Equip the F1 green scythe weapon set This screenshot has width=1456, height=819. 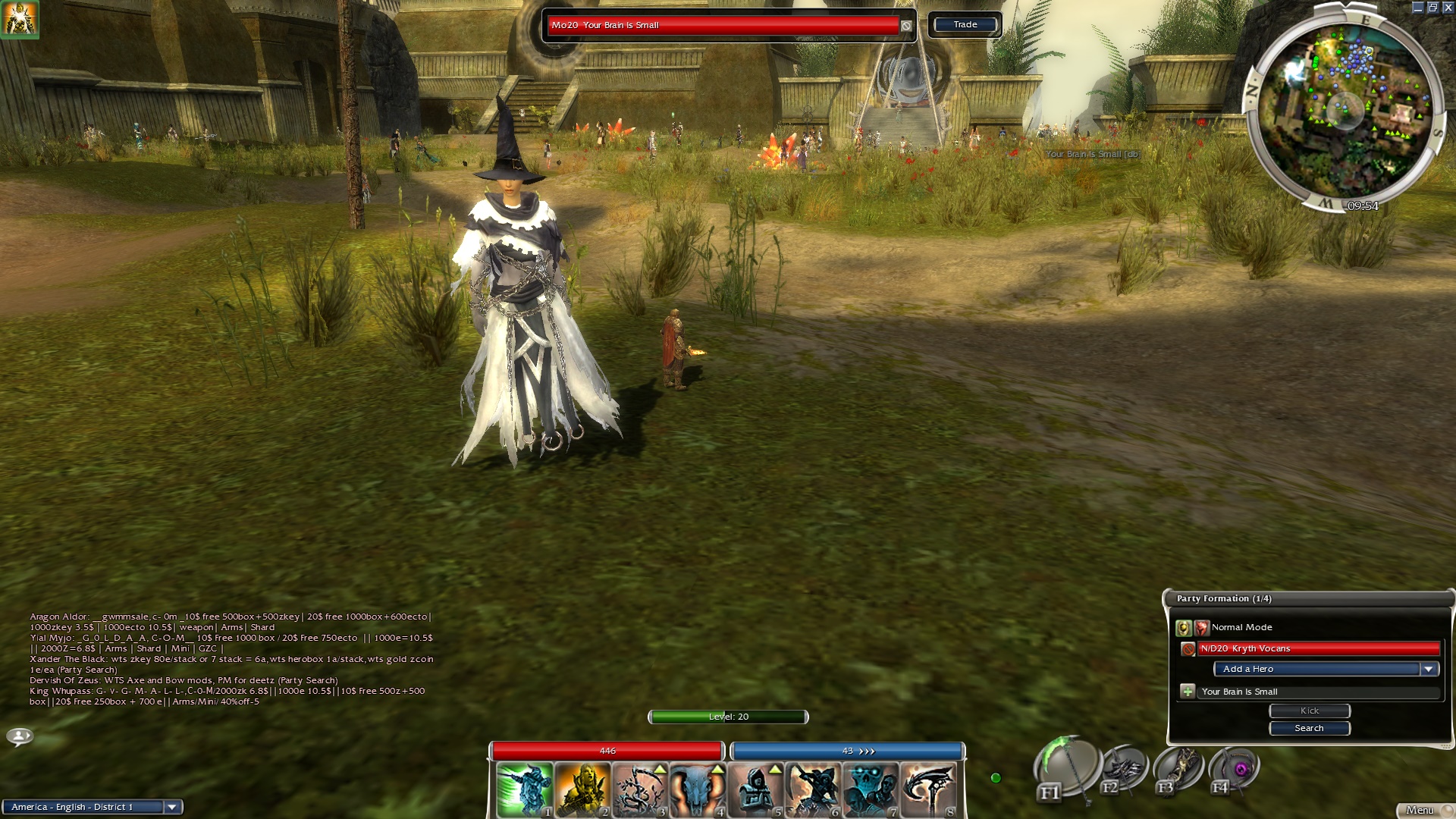1068,767
